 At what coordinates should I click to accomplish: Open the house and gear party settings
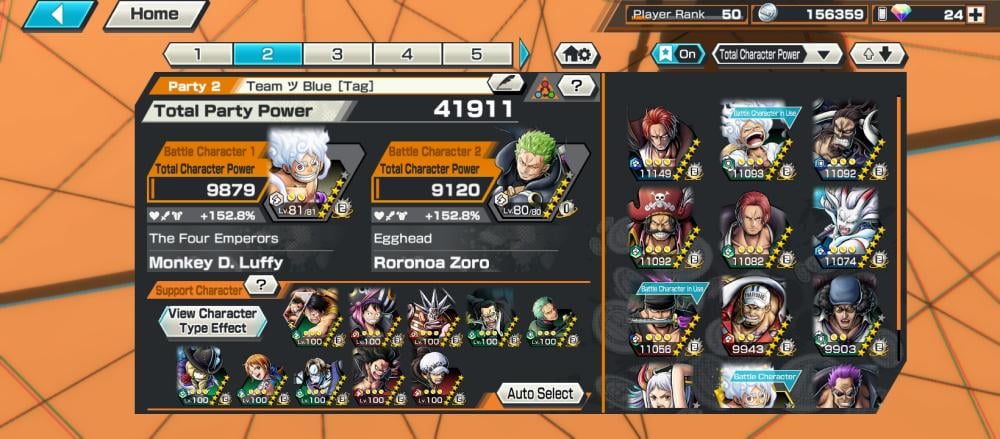pos(577,54)
